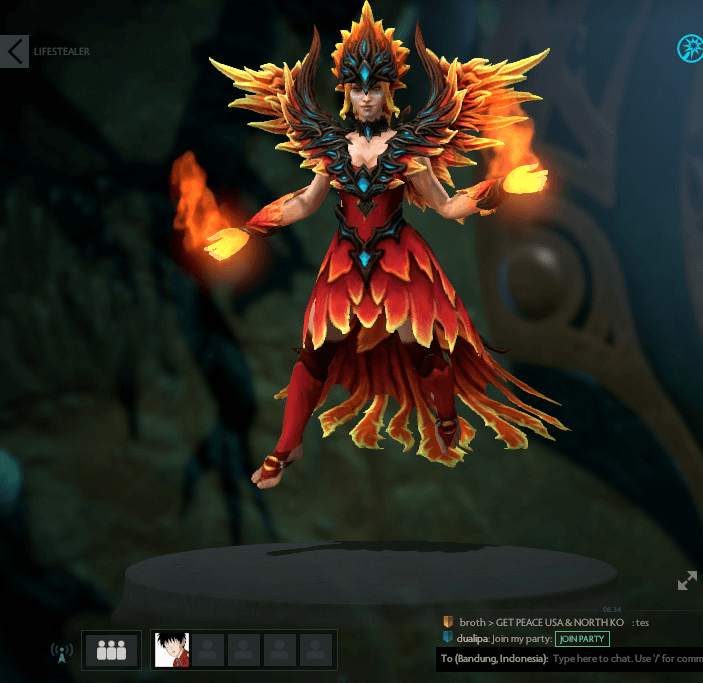Select your player avatar in party bar
Viewport: 703px width, 683px height.
pos(172,650)
